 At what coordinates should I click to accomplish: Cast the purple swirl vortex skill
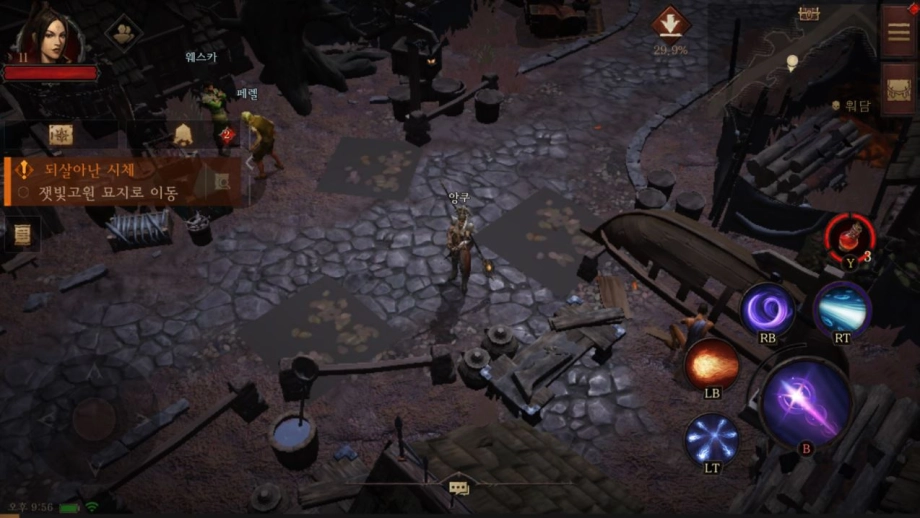click(x=767, y=308)
